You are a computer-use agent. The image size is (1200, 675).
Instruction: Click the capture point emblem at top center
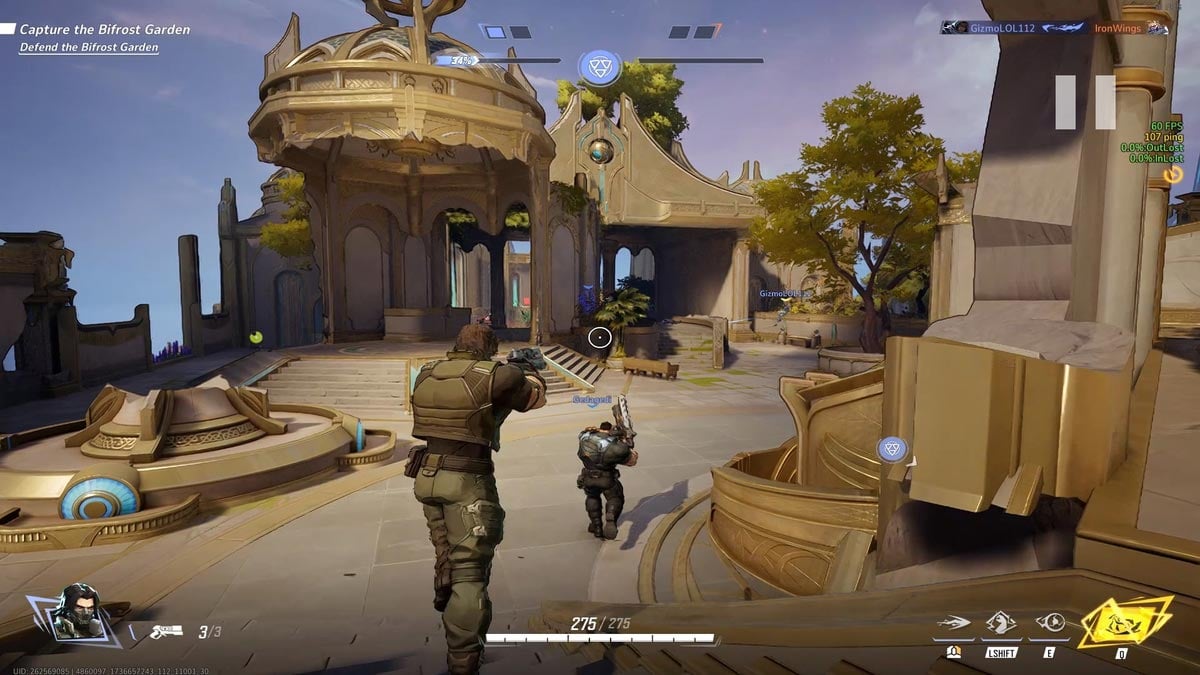click(599, 67)
